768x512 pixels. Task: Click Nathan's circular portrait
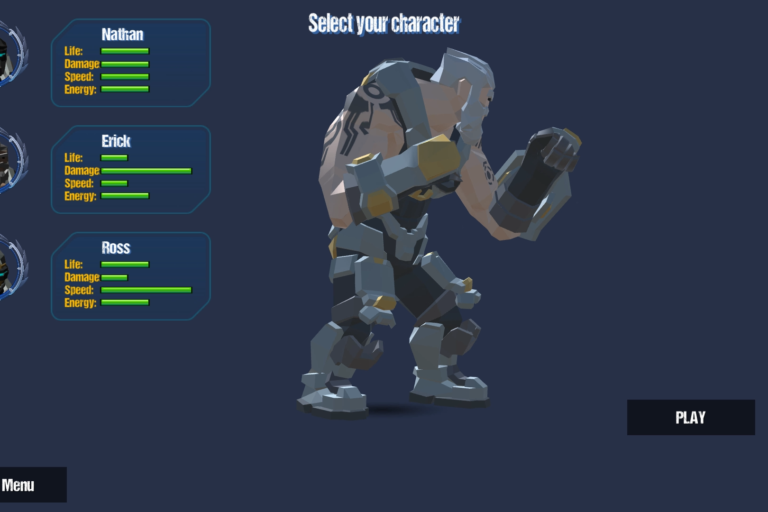coord(10,54)
